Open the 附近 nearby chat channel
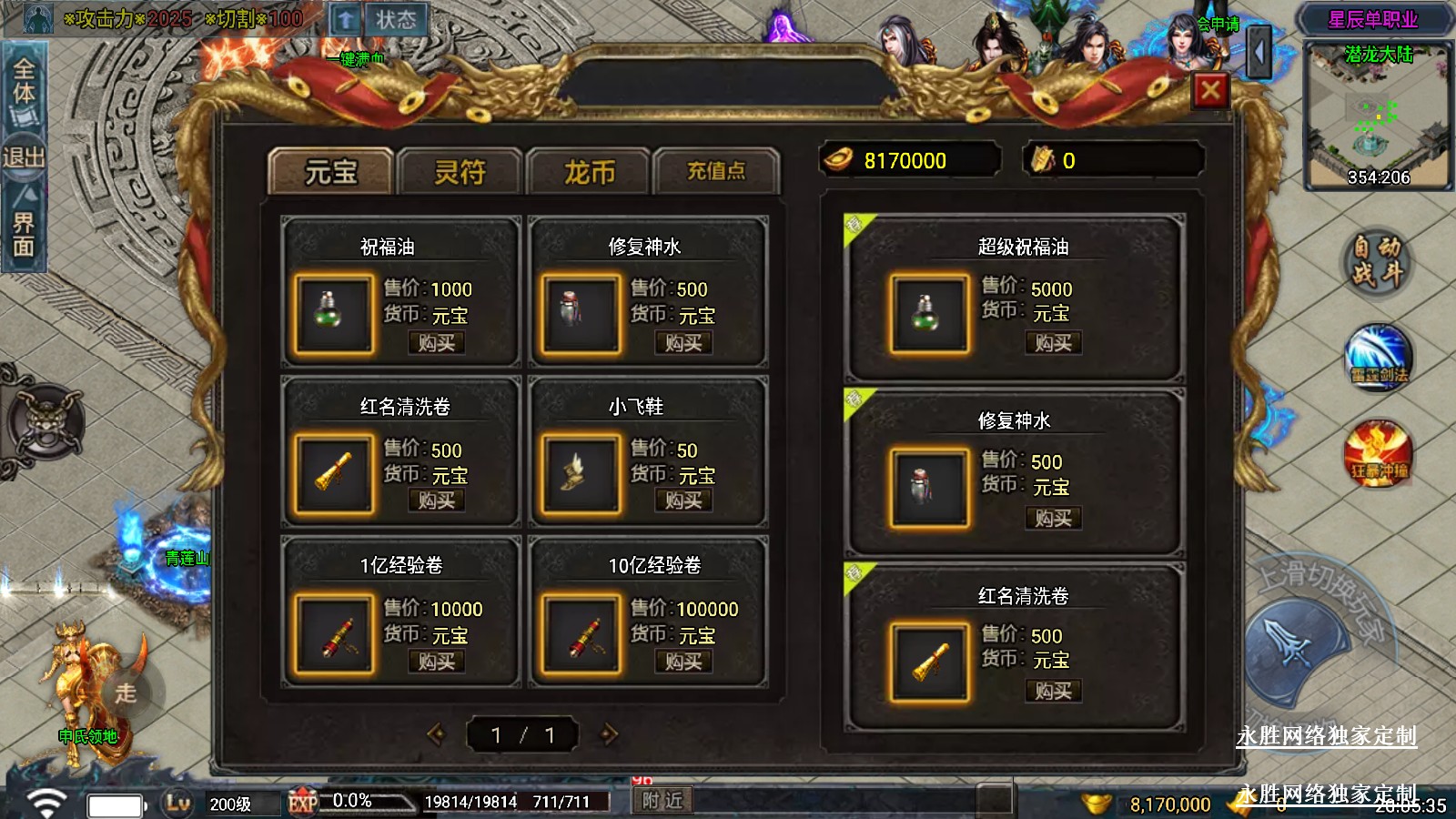1456x819 pixels. coord(662,801)
